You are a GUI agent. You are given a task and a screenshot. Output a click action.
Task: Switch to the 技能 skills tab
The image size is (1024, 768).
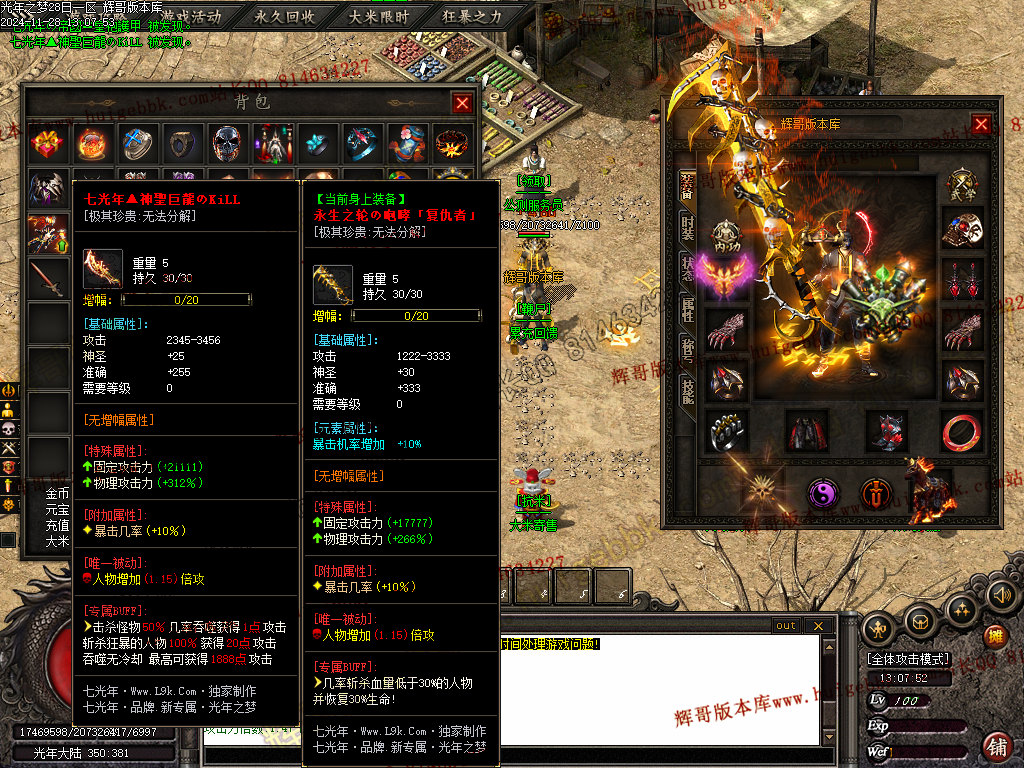tap(687, 390)
